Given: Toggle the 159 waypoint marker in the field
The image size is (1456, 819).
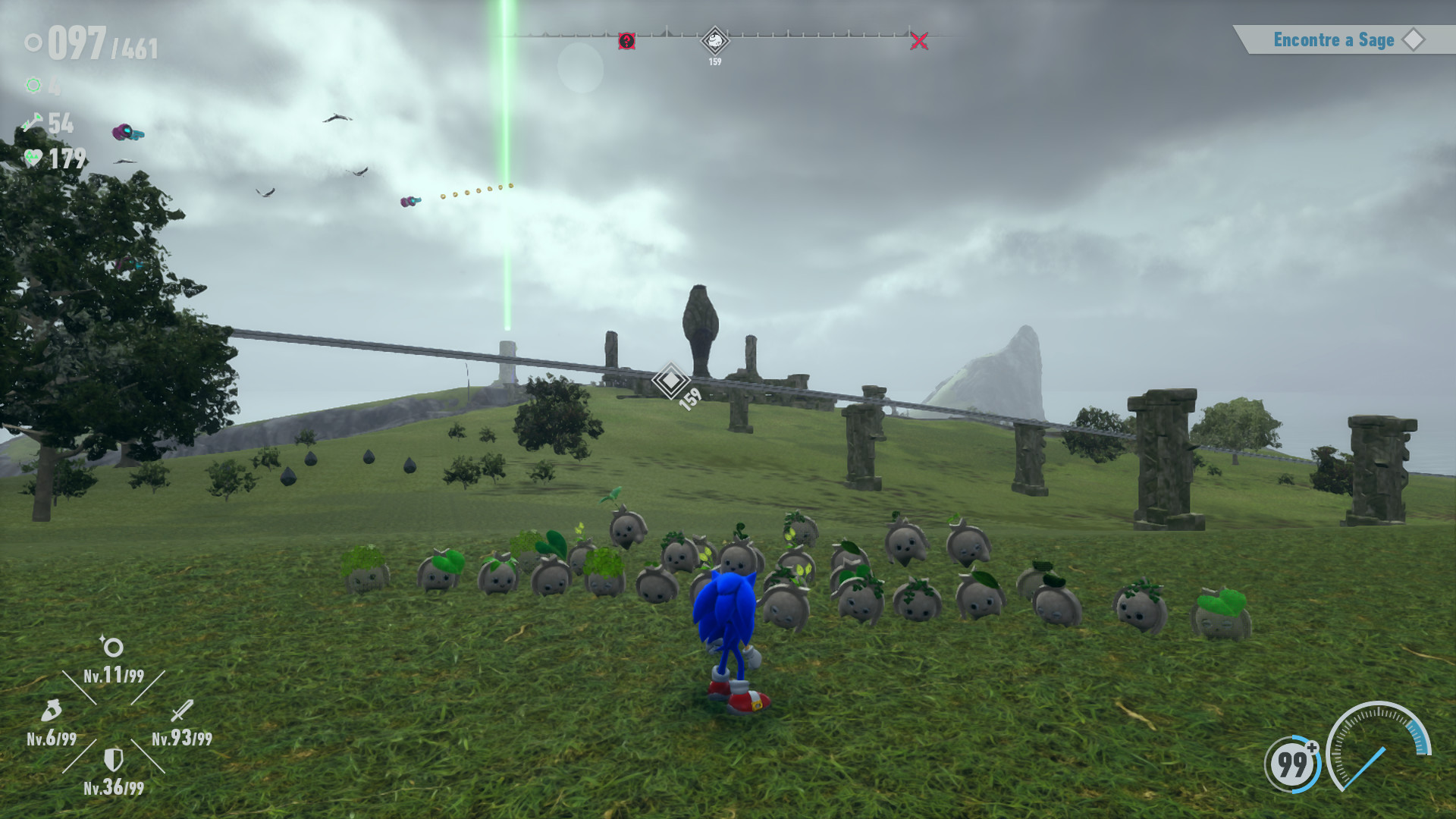Looking at the screenshot, I should click(x=670, y=381).
